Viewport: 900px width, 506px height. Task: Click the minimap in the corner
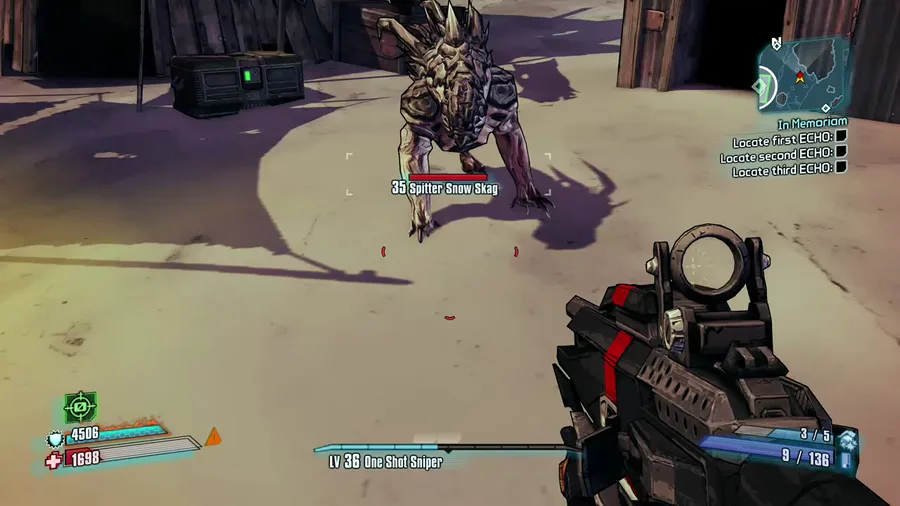click(x=801, y=76)
